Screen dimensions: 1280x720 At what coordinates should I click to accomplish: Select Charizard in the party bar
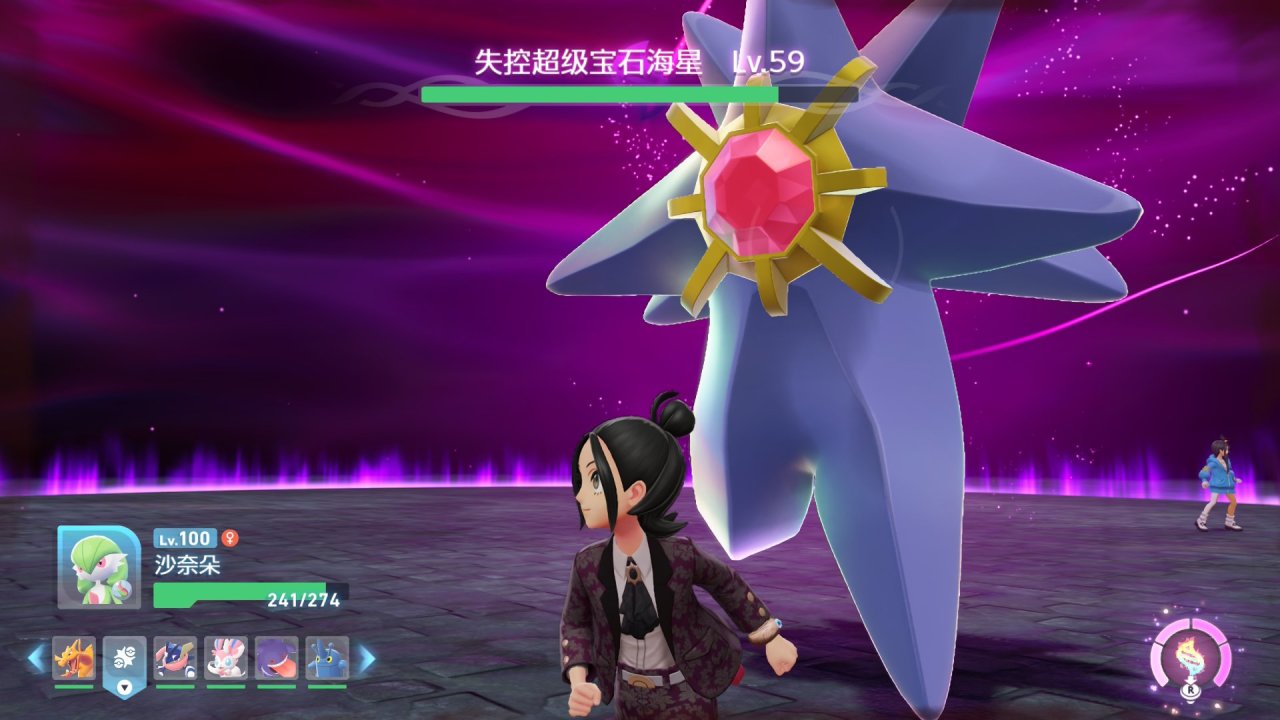(74, 658)
